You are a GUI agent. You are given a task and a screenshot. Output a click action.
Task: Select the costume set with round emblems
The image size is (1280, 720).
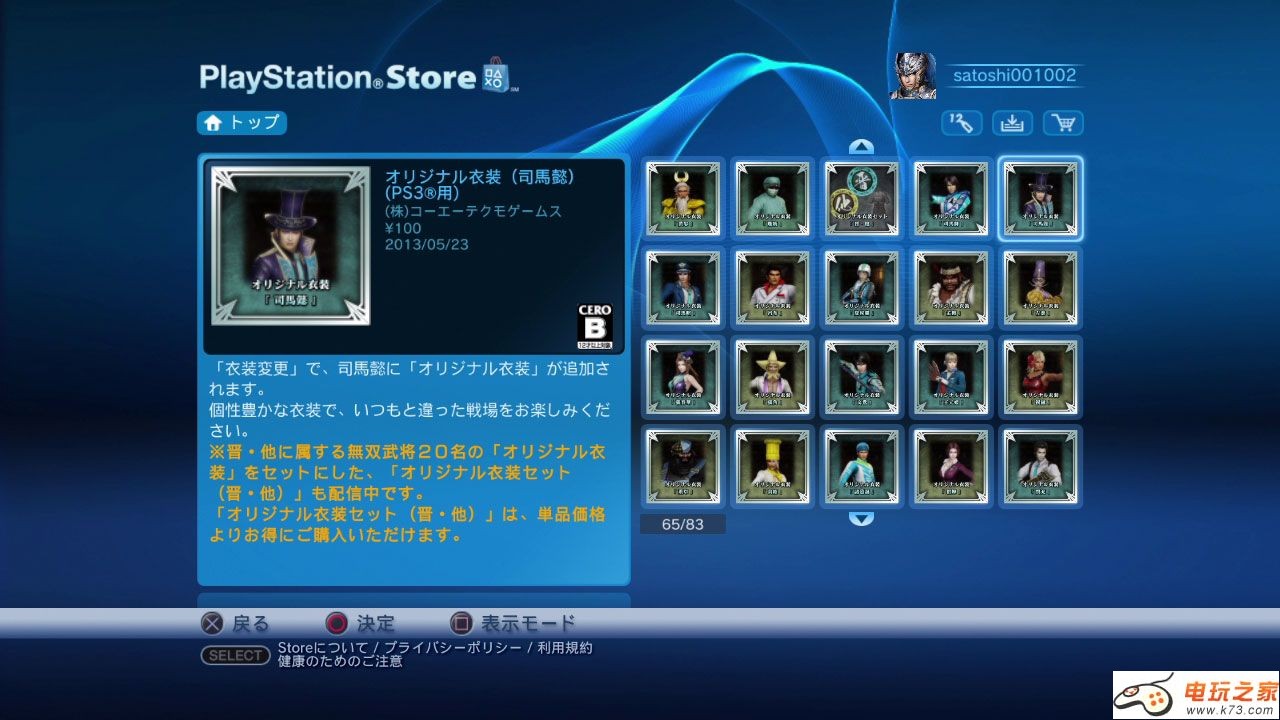pos(862,198)
